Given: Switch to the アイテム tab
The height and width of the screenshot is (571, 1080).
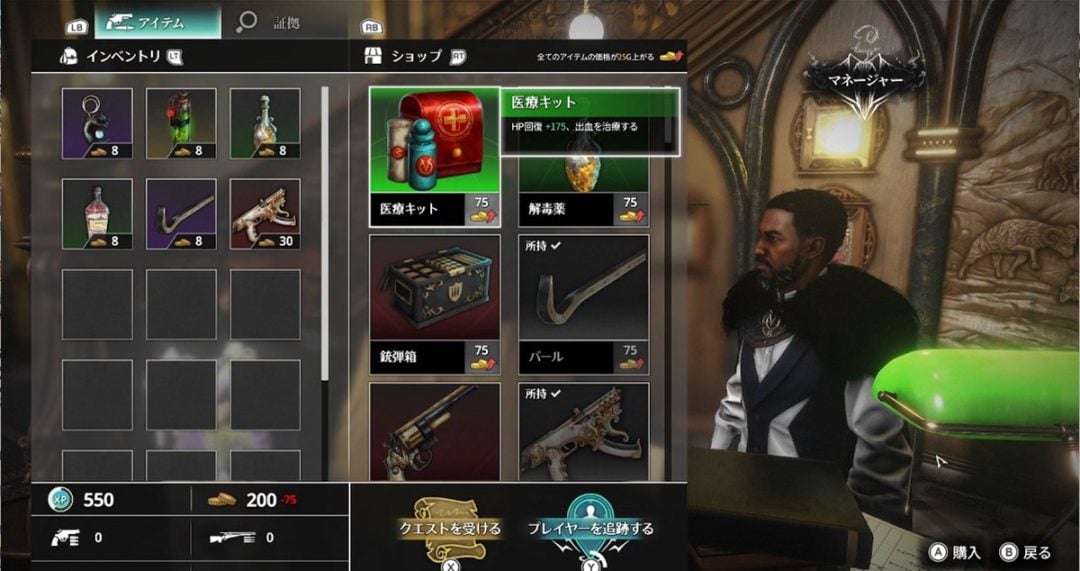Looking at the screenshot, I should [x=157, y=21].
